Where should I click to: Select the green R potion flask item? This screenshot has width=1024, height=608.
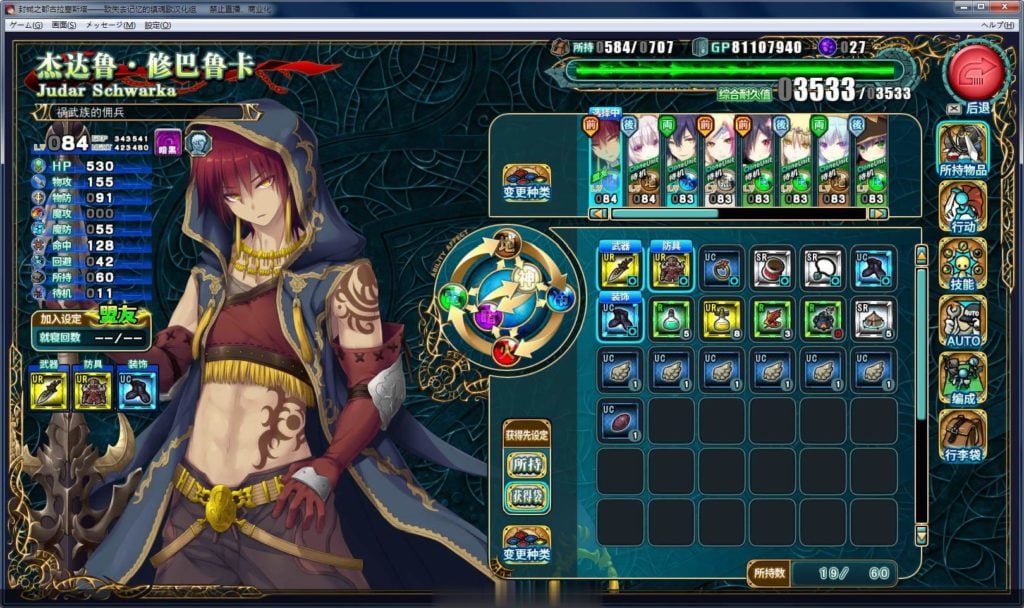pyautogui.click(x=671, y=318)
